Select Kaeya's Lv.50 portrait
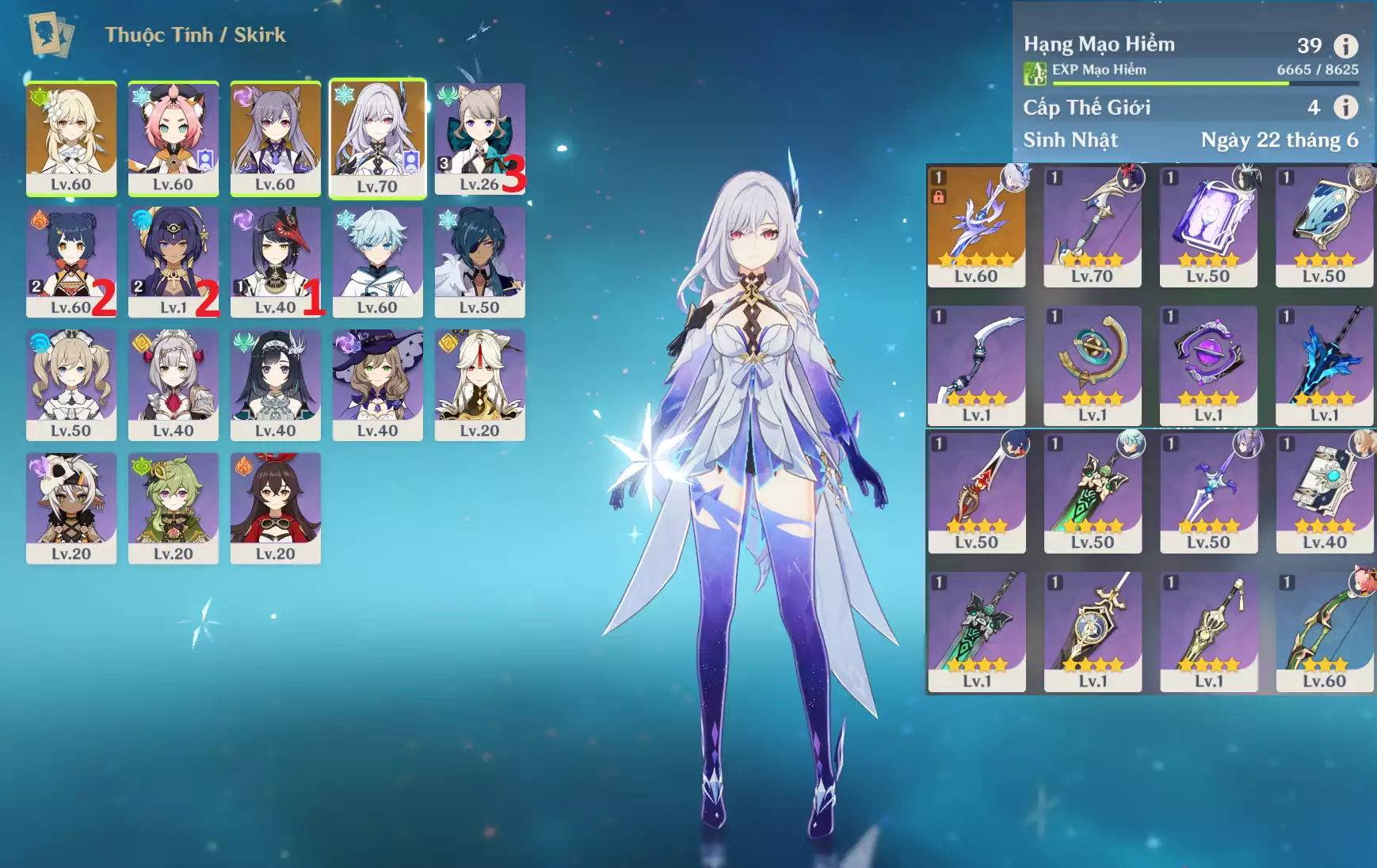1377x868 pixels. [x=479, y=261]
